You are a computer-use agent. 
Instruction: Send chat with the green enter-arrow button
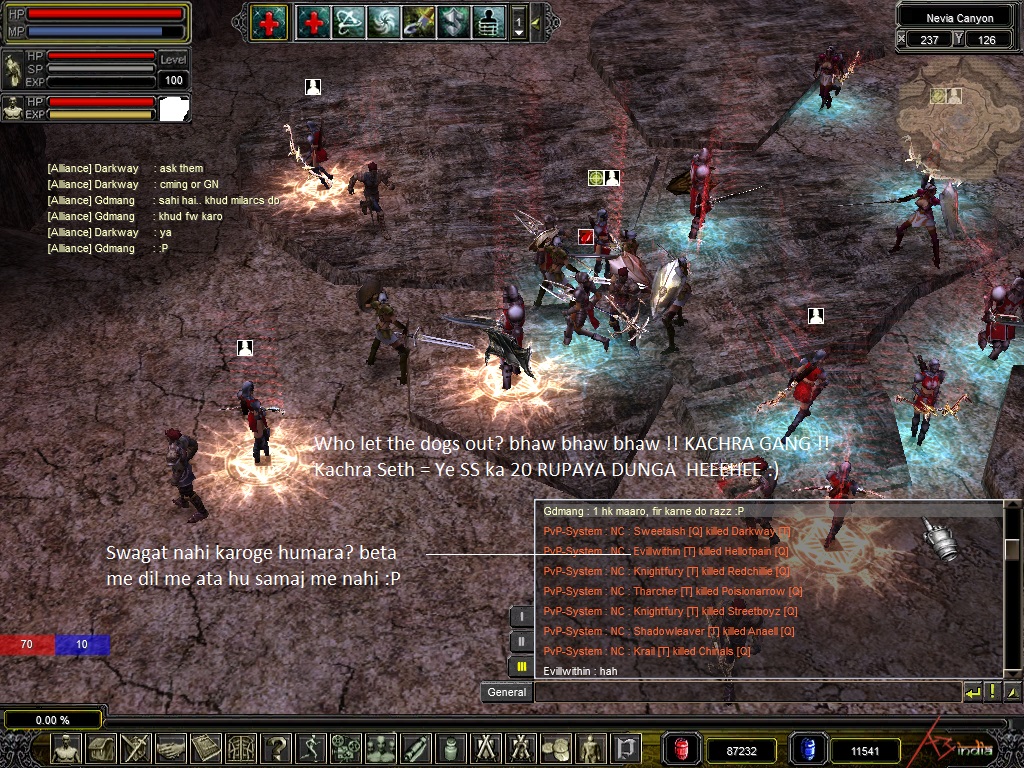[972, 691]
